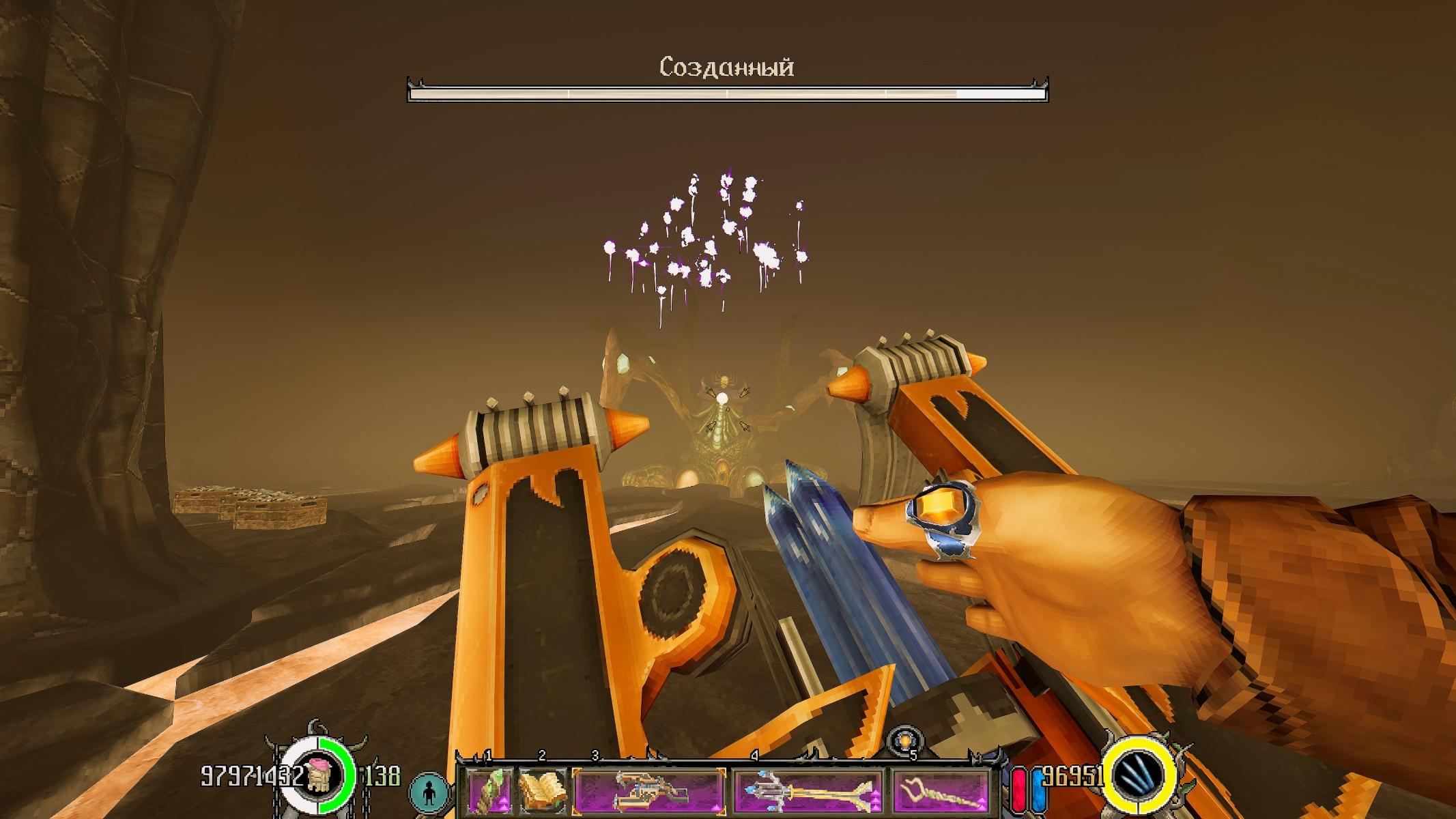Click the blue crystal ammo icon

click(x=1143, y=776)
